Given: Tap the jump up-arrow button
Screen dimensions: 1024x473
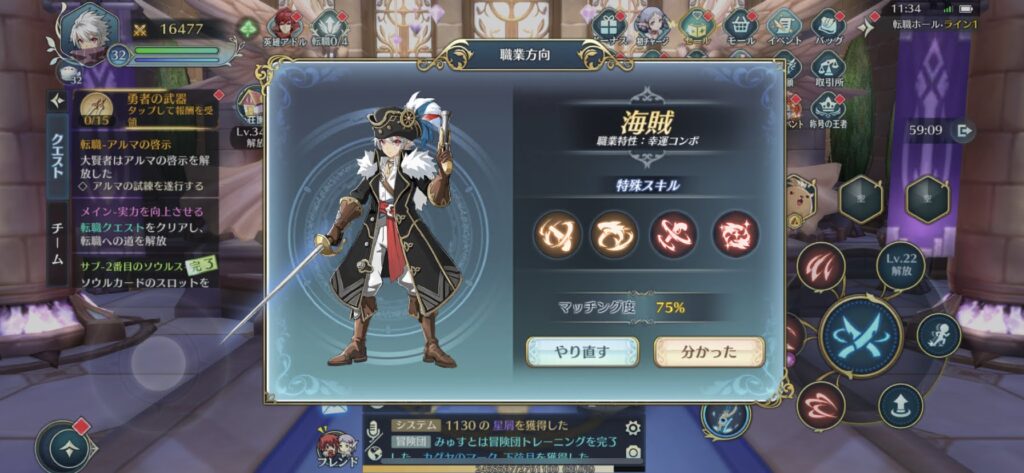Looking at the screenshot, I should coord(900,405).
